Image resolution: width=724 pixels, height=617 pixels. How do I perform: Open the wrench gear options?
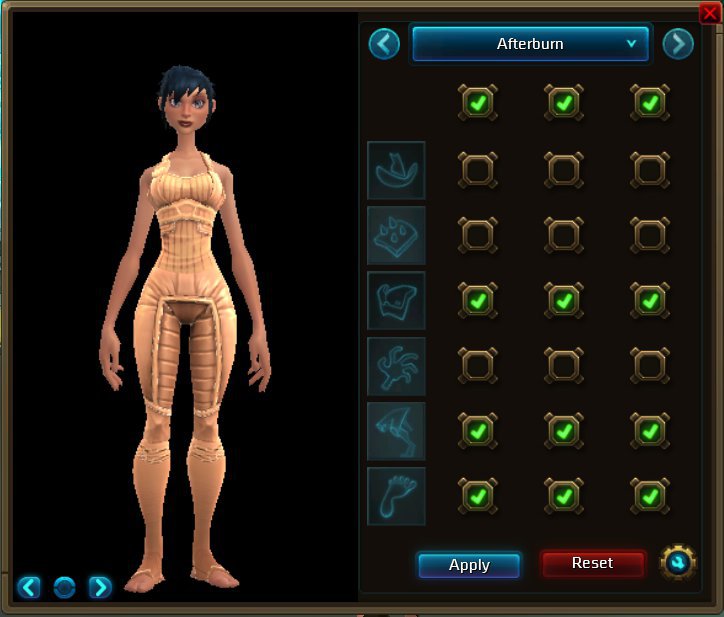pos(678,563)
